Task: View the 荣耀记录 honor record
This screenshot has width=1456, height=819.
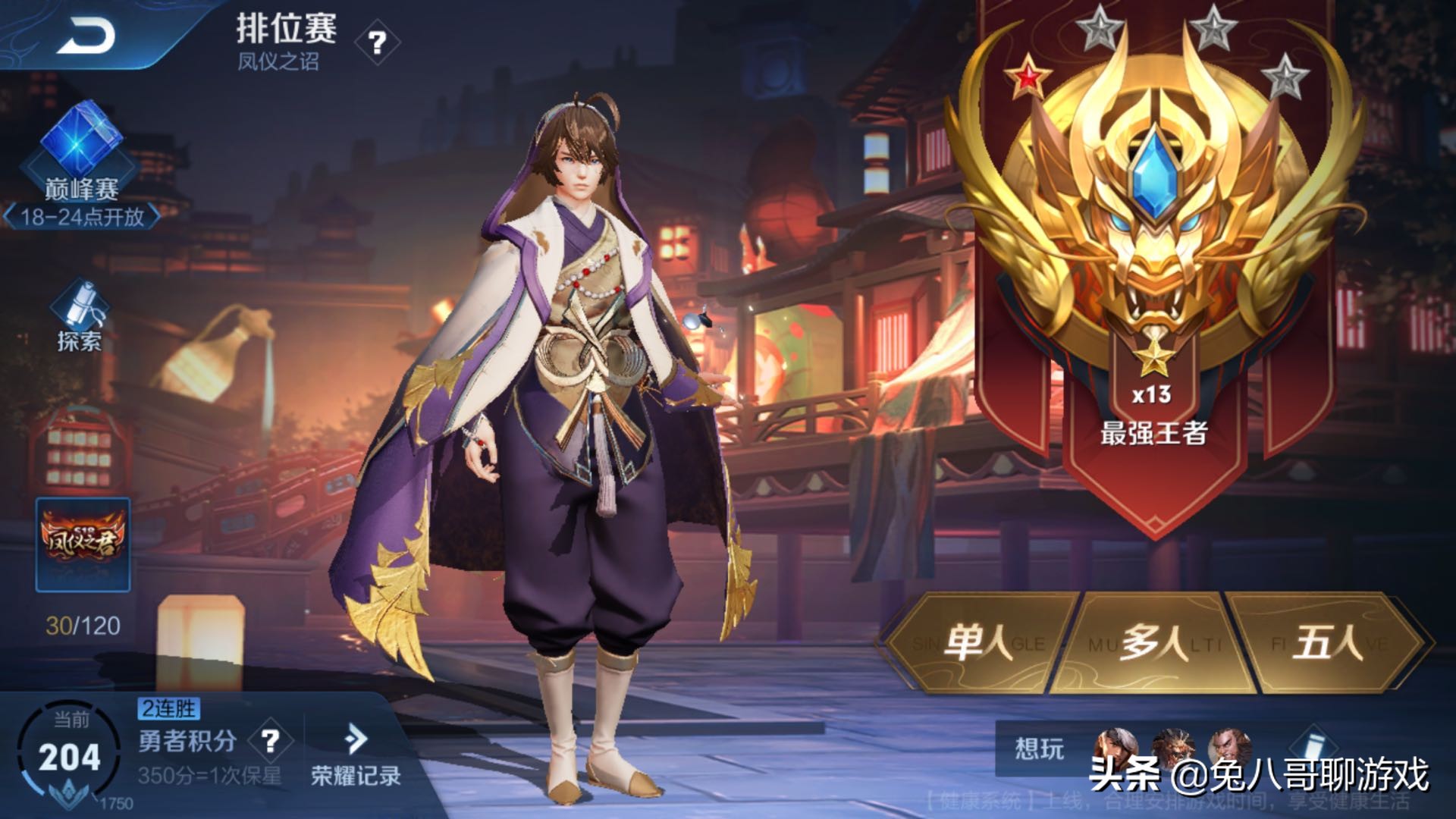Action: (356, 755)
